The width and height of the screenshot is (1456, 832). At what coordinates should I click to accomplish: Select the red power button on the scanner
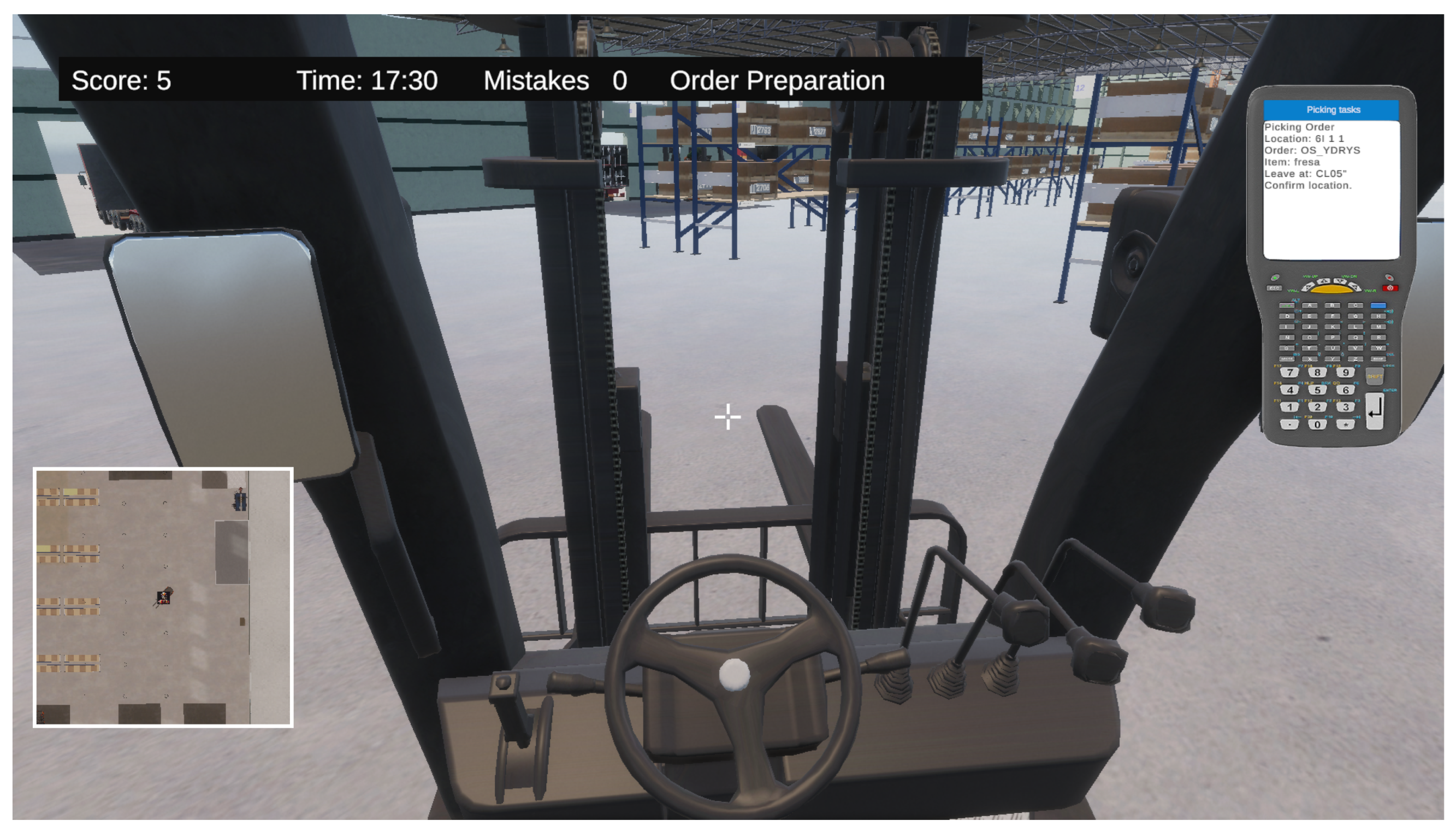1390,288
